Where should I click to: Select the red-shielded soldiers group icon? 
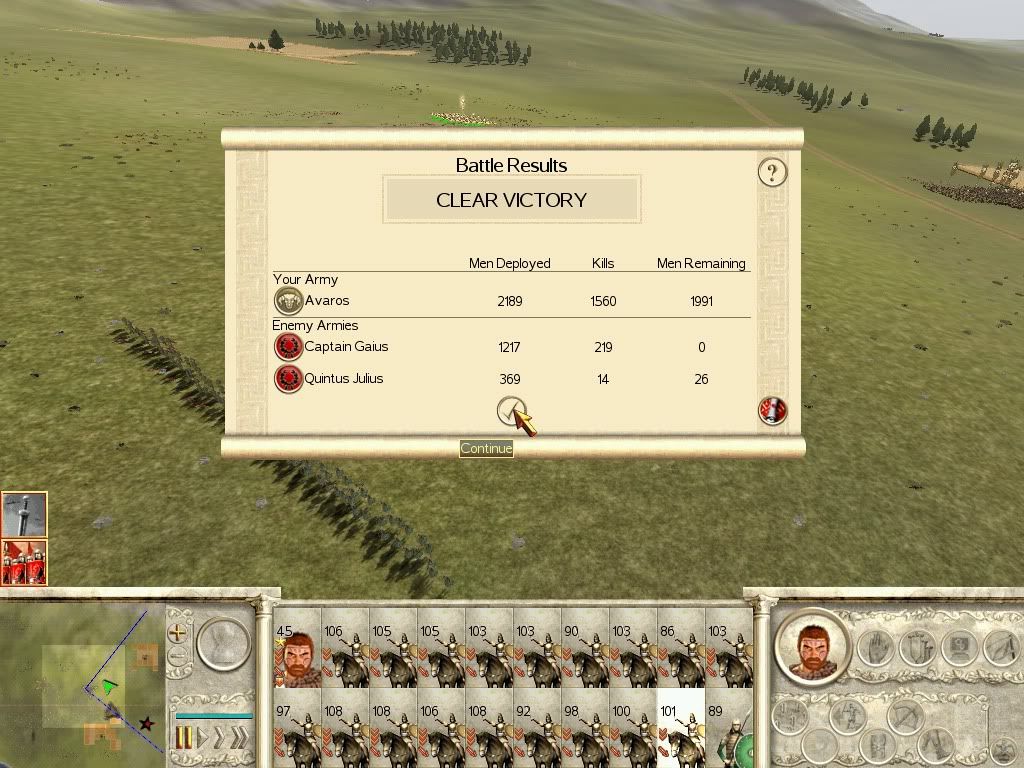pos(24,562)
